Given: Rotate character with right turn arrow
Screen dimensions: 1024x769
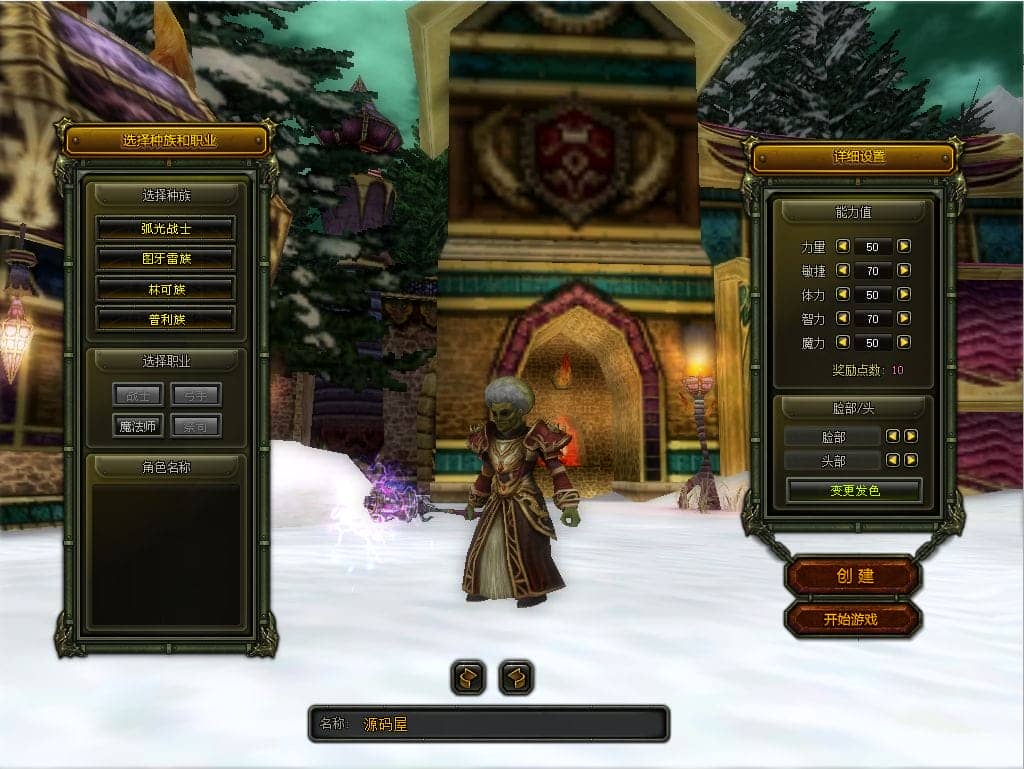Looking at the screenshot, I should click(516, 678).
